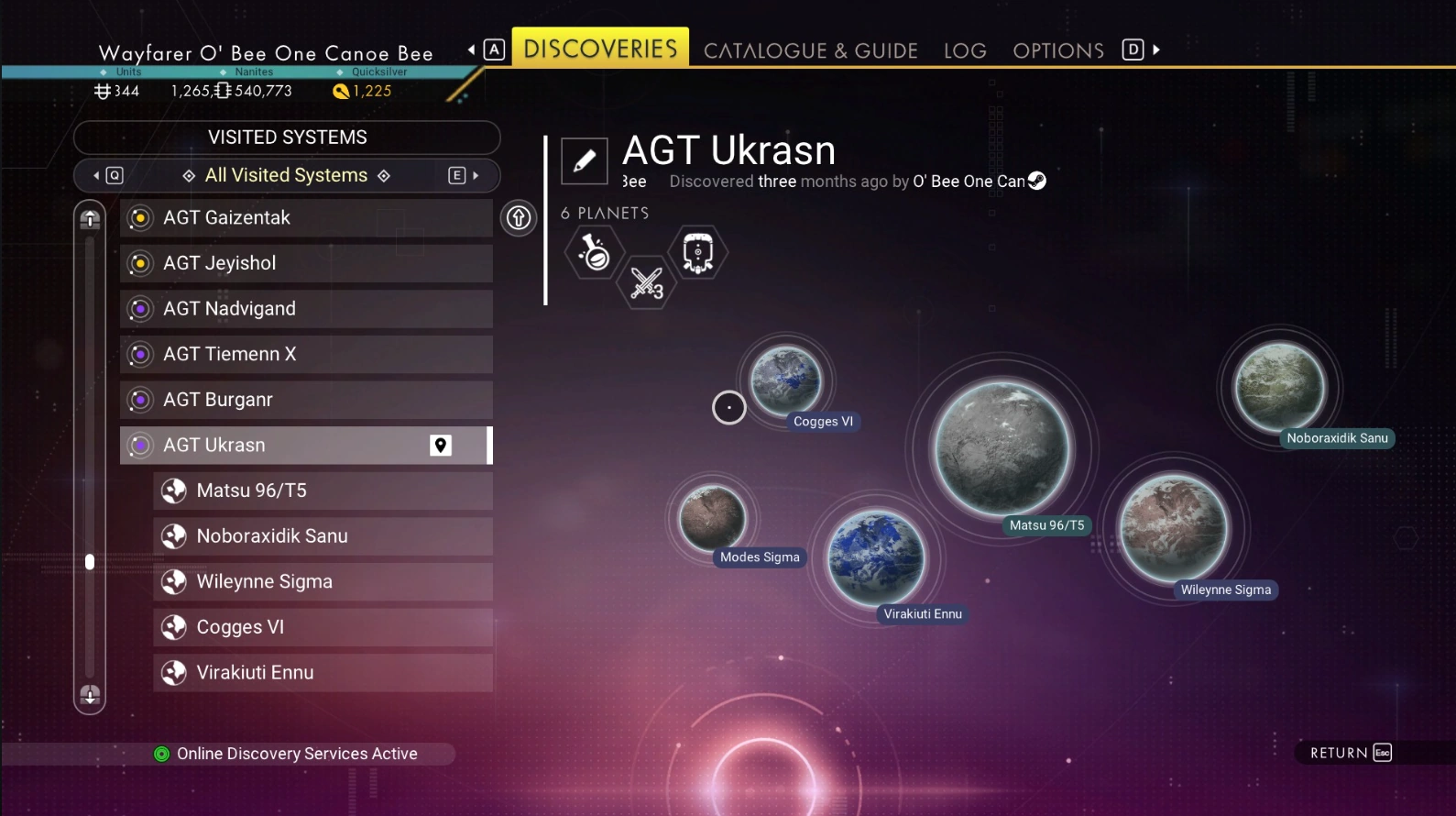Pick the AGT Burganr system row

click(x=305, y=400)
